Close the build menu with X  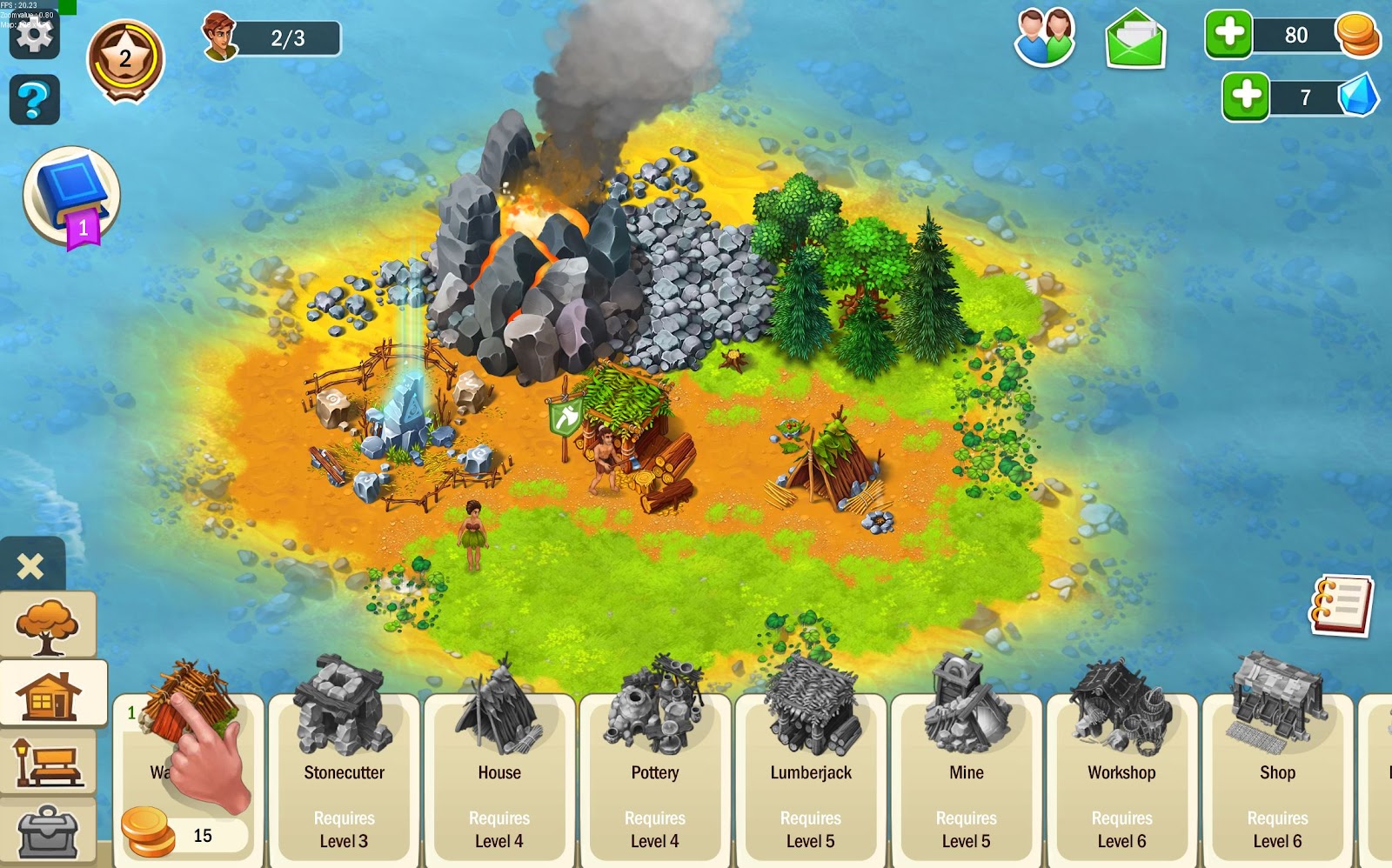(30, 566)
